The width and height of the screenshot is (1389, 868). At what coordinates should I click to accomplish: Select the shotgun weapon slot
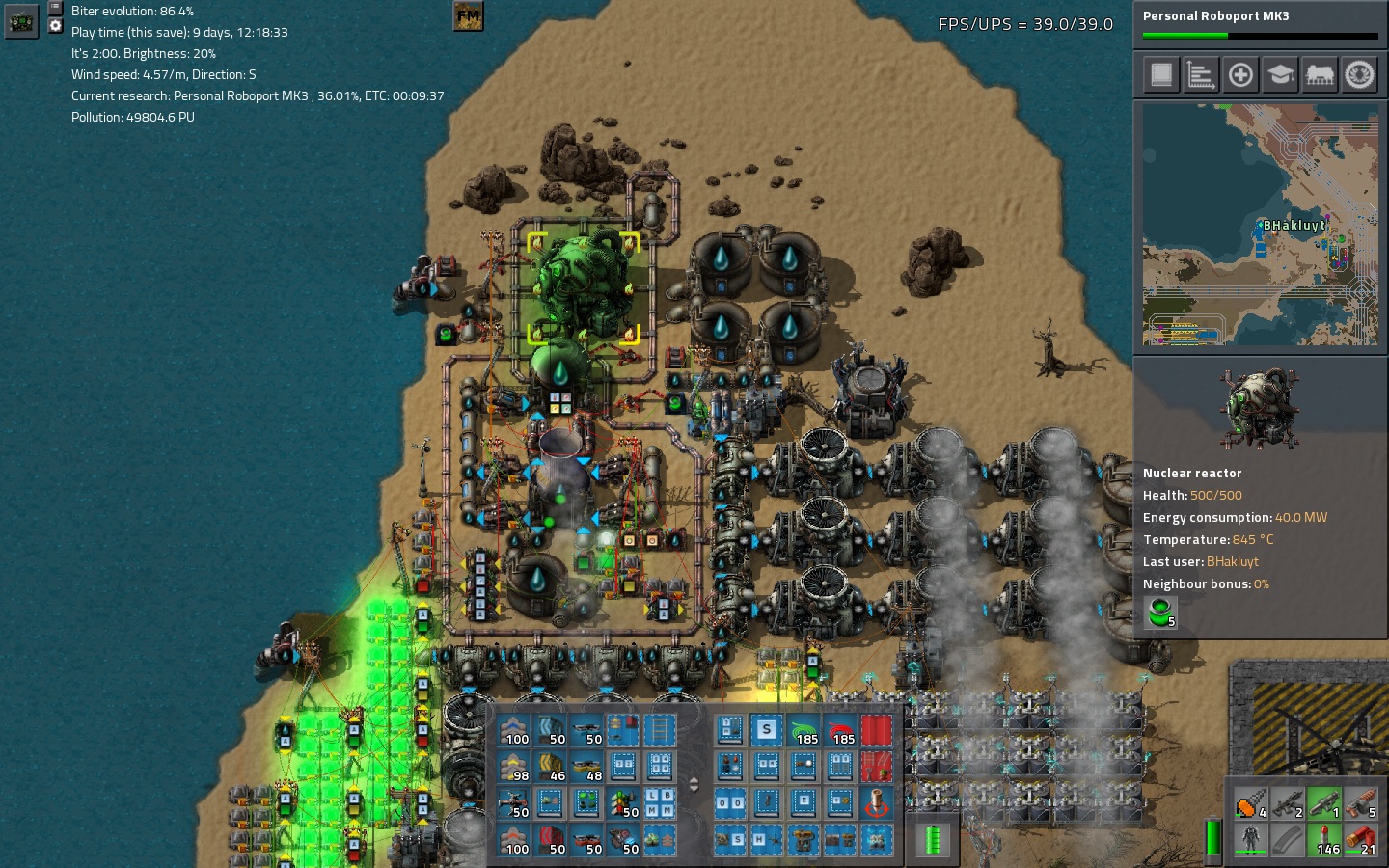click(1361, 802)
